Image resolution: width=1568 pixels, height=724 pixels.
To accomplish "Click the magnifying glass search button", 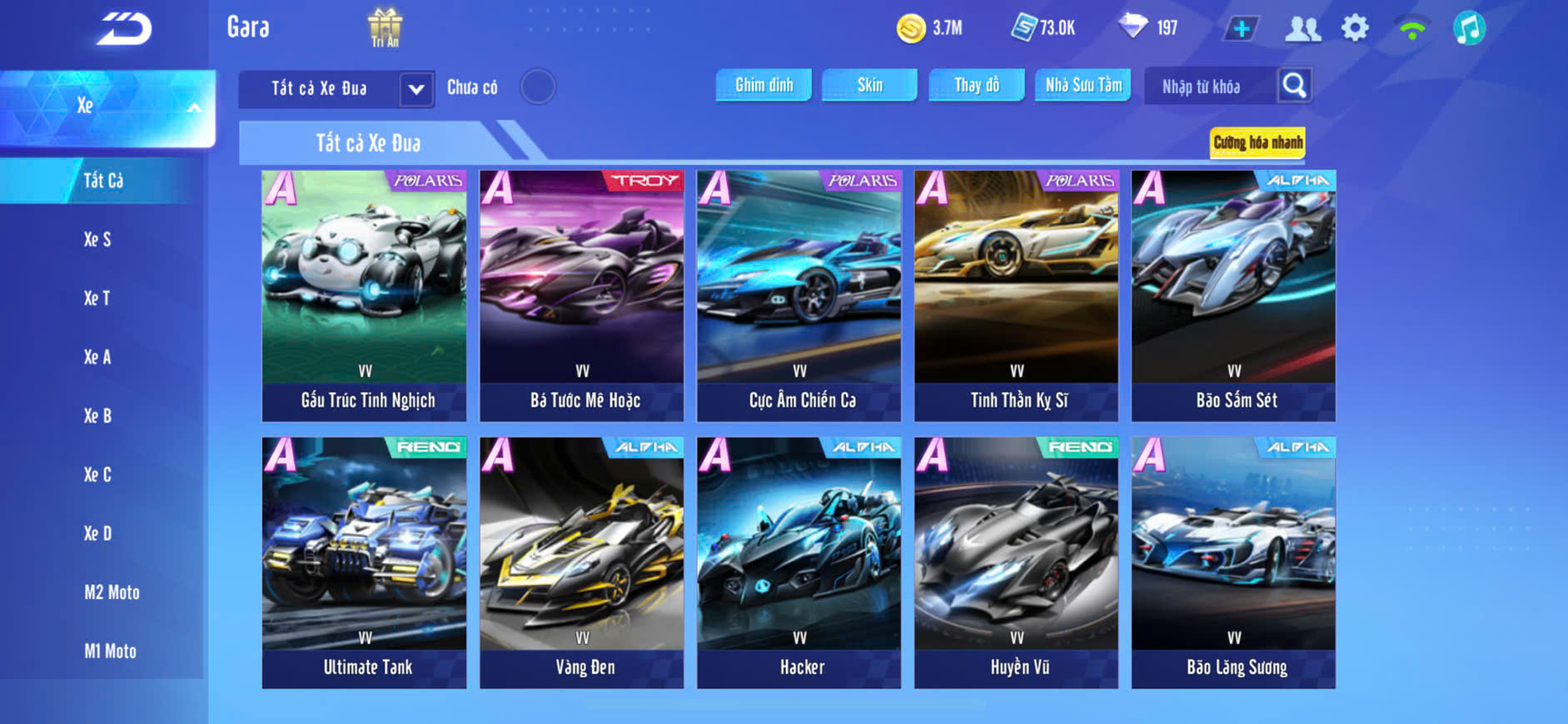I will [1294, 86].
